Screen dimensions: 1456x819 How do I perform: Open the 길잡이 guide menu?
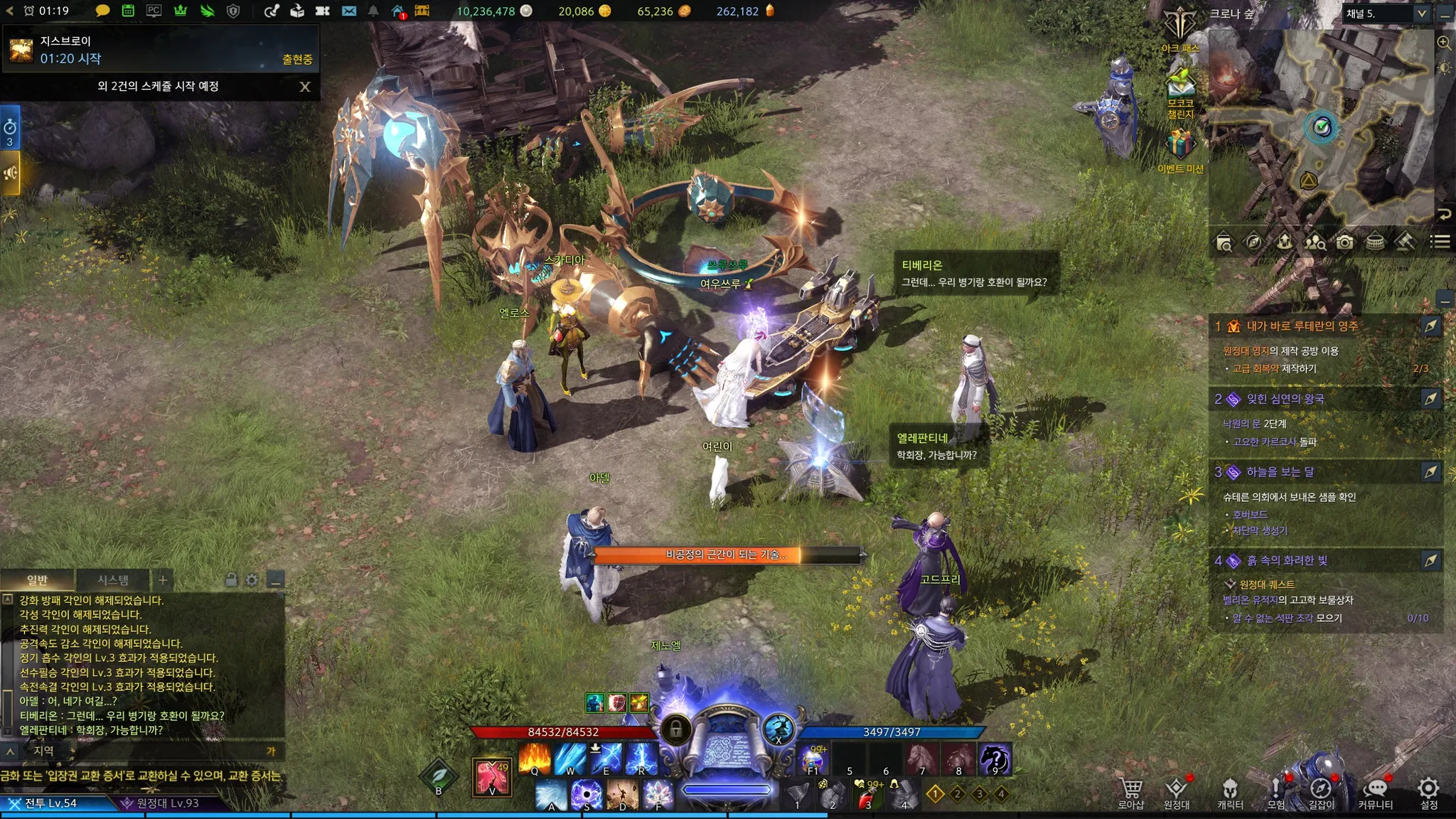click(1321, 792)
